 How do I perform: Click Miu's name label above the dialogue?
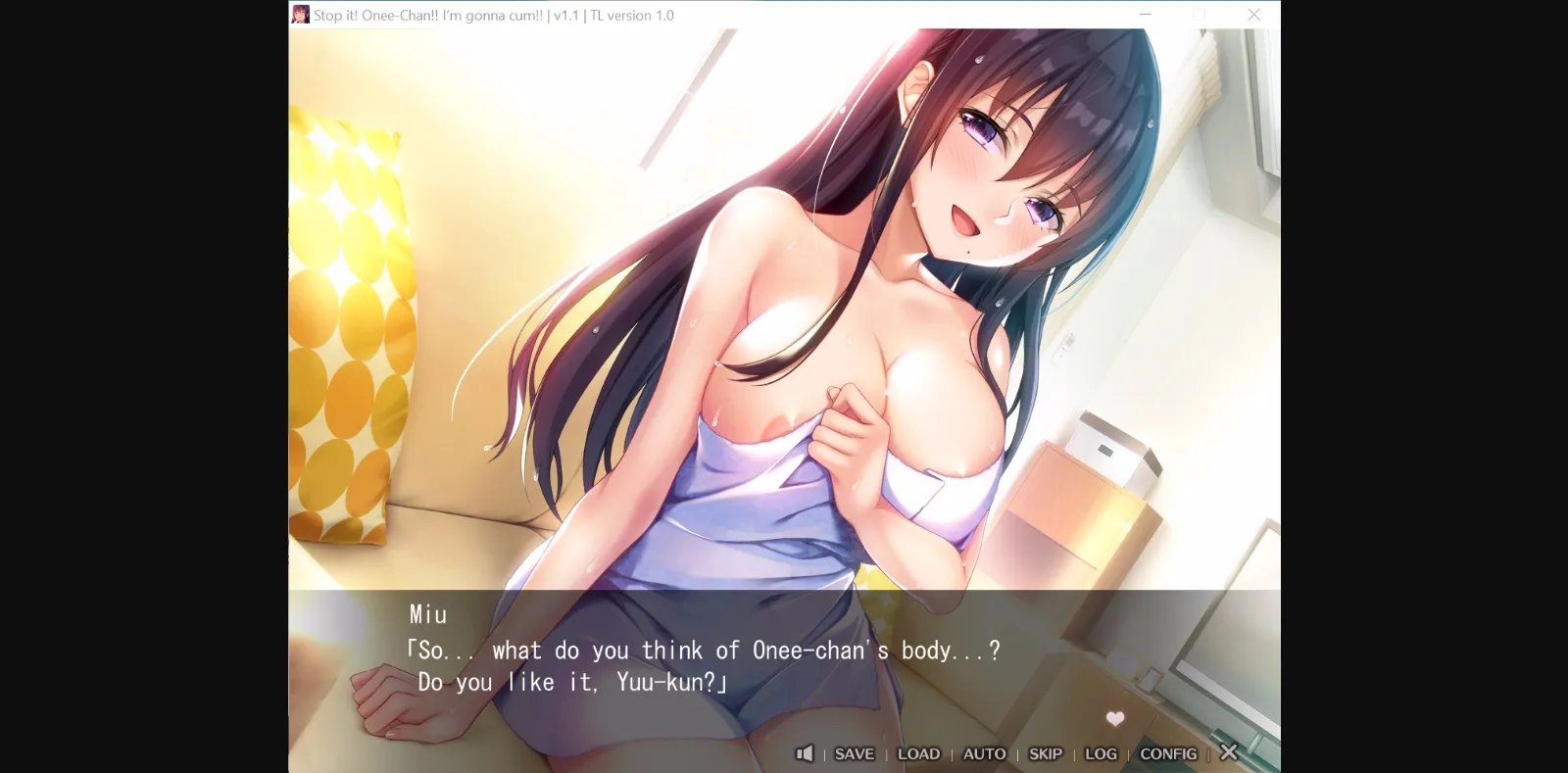[428, 614]
